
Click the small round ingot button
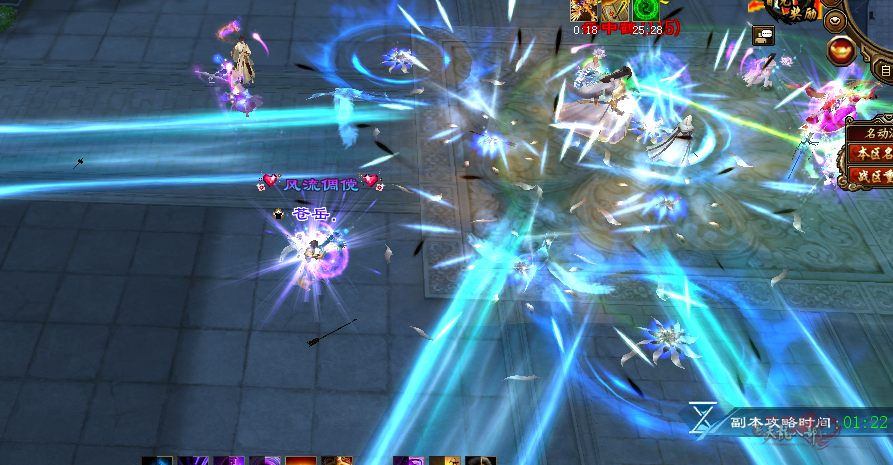click(x=834, y=19)
